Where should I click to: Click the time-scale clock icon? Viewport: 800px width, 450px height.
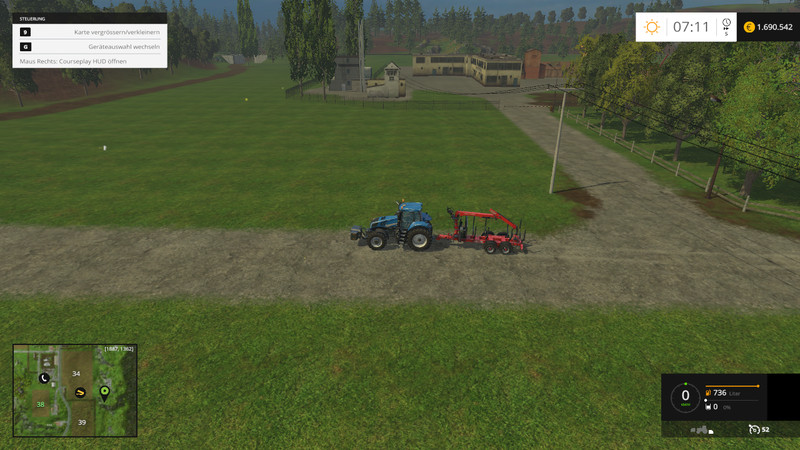726,25
